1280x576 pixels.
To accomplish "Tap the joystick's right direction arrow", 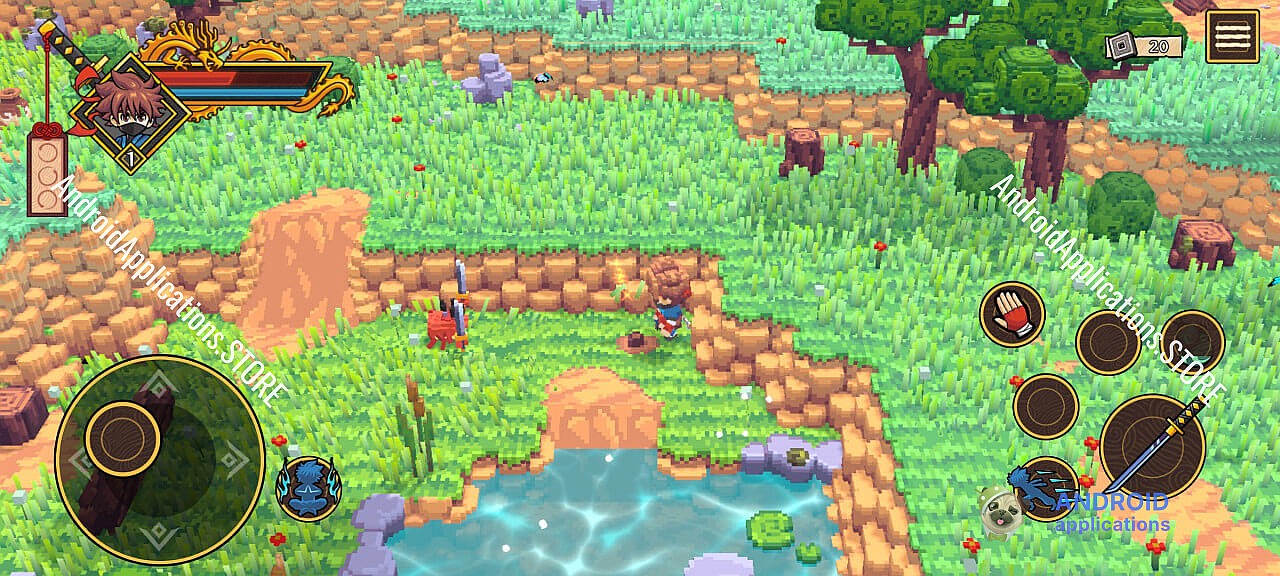I will (234, 460).
